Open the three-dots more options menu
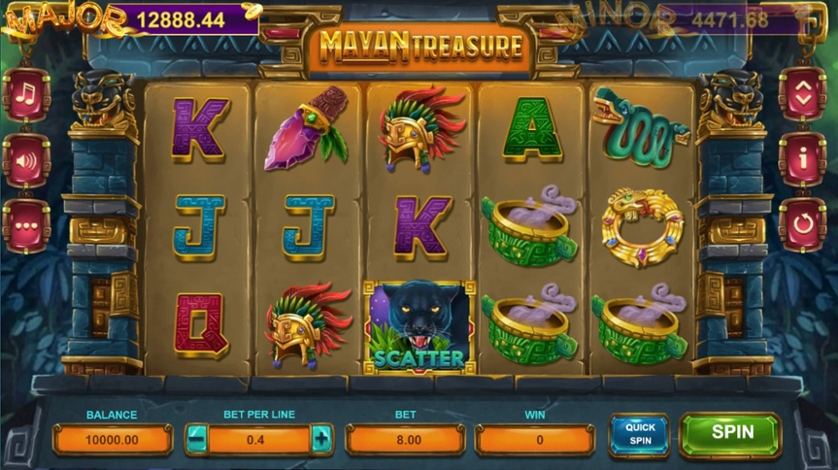 [26, 225]
